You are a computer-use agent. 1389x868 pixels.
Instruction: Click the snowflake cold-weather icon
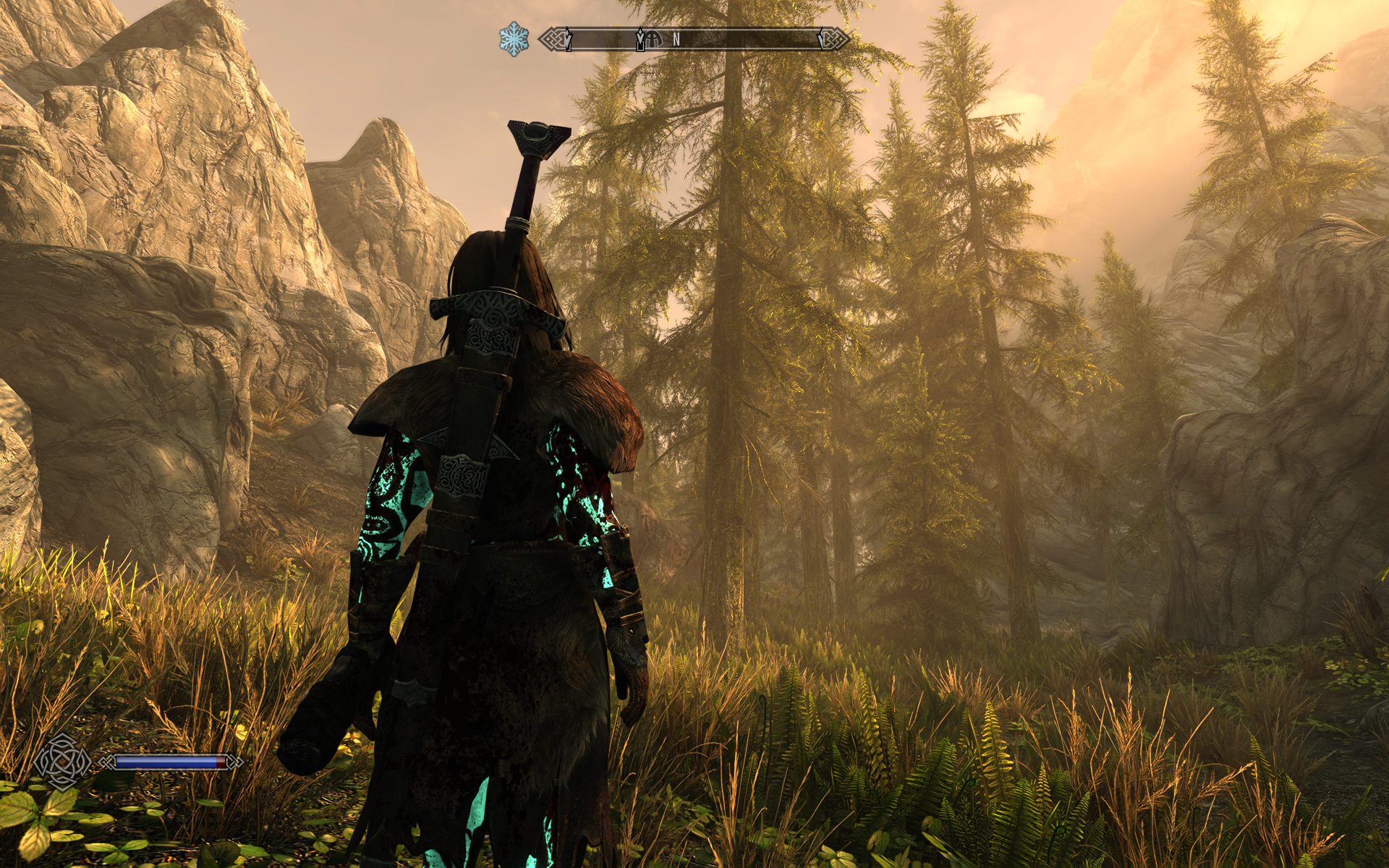pyautogui.click(x=514, y=38)
